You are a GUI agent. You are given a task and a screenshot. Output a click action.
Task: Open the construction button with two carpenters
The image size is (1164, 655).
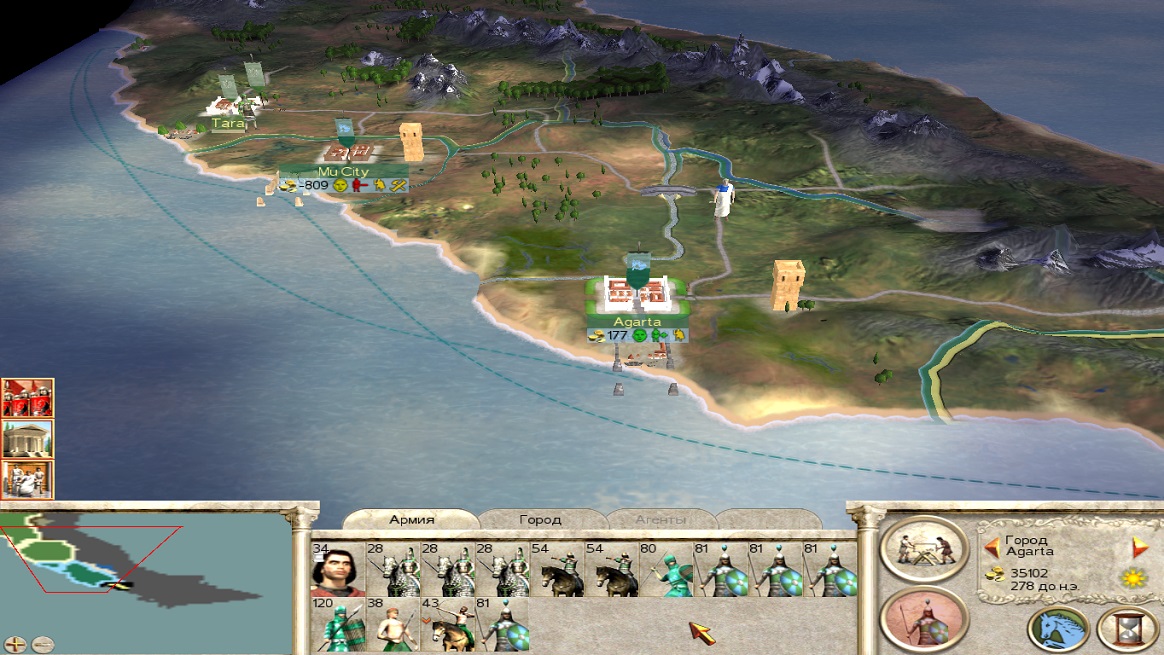pos(923,550)
